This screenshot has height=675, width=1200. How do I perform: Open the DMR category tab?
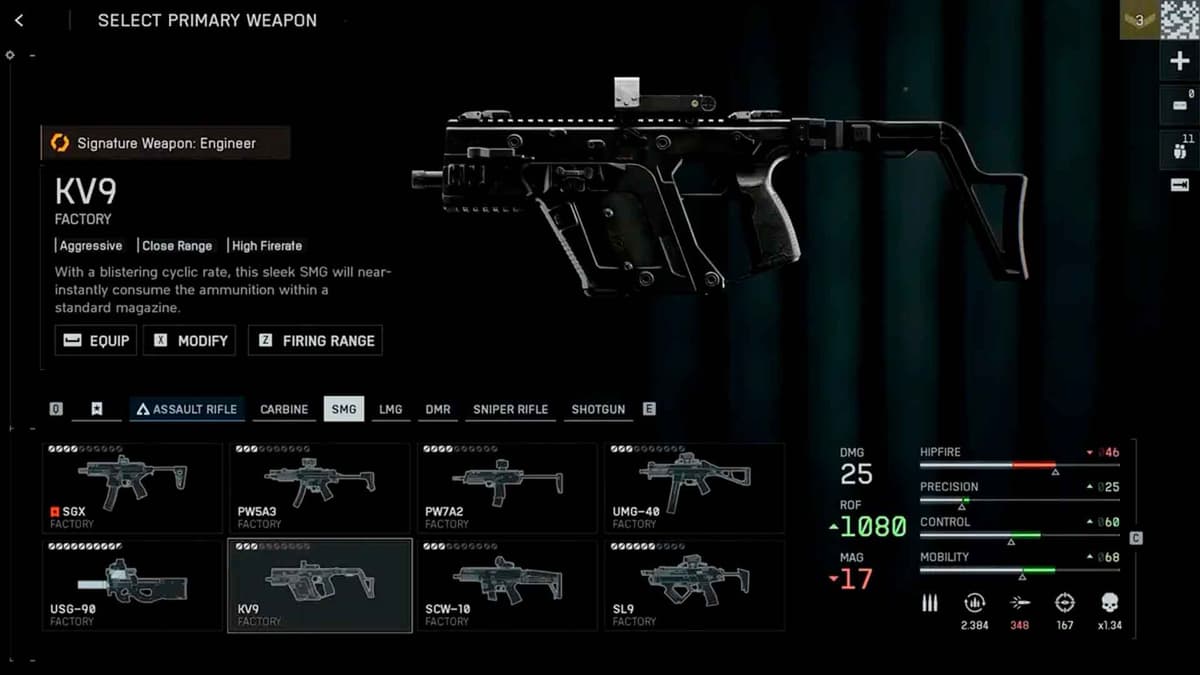(x=437, y=409)
